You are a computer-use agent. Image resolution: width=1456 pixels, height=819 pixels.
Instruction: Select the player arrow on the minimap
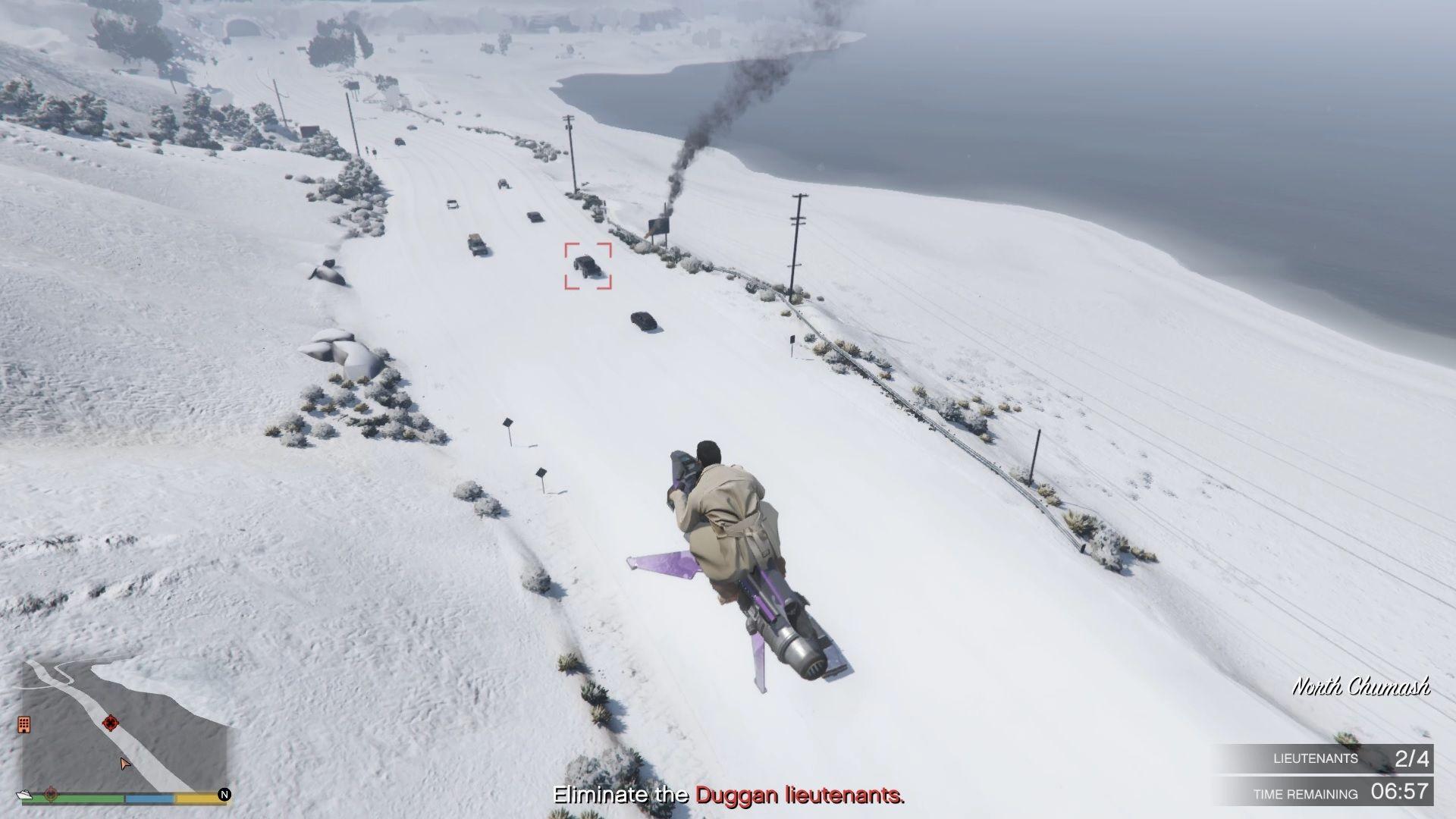[125, 763]
